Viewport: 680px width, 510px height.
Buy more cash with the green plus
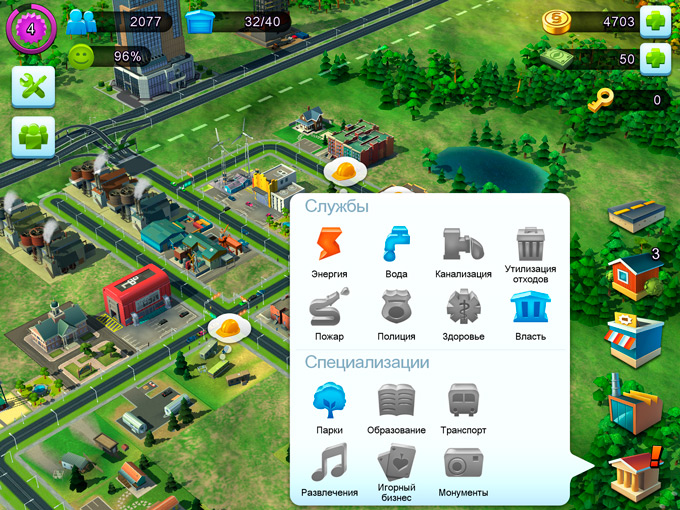point(654,59)
